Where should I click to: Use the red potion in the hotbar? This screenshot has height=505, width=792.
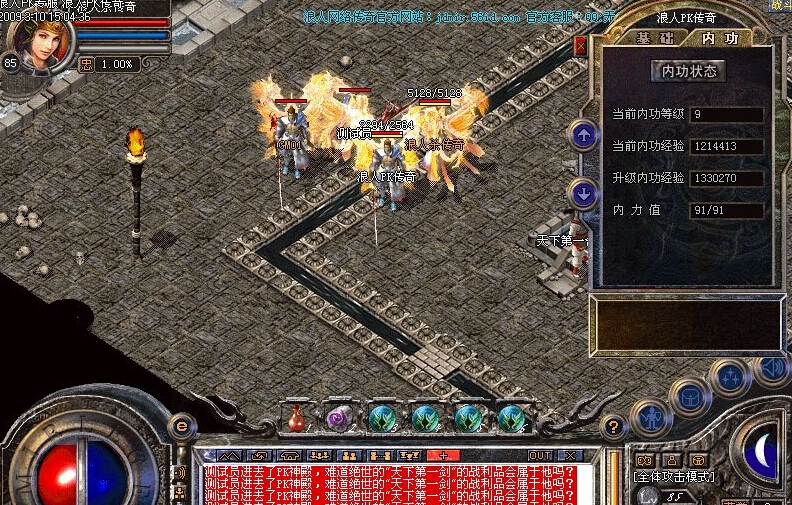coord(296,417)
